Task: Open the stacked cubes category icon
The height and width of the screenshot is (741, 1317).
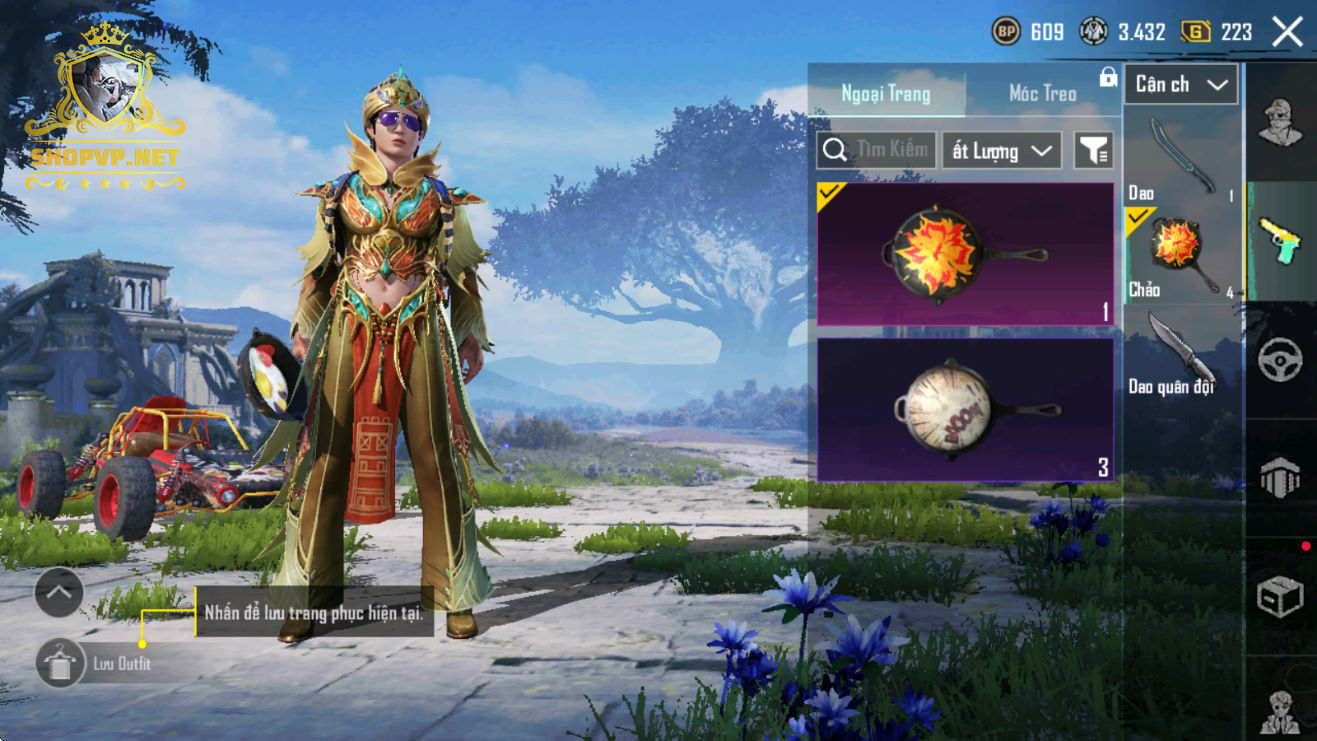Action: pyautogui.click(x=1280, y=478)
